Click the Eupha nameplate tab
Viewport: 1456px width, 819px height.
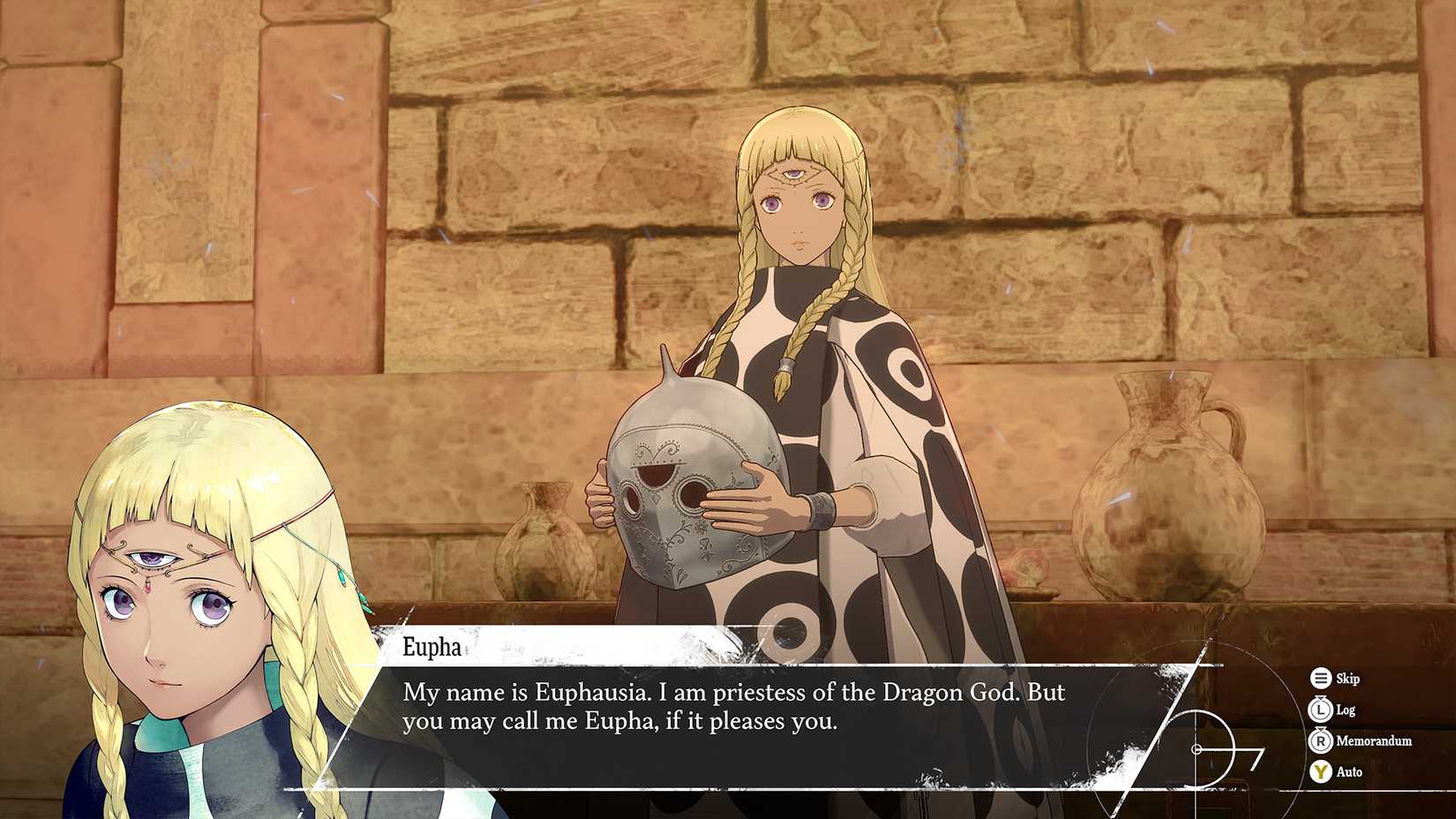[430, 648]
